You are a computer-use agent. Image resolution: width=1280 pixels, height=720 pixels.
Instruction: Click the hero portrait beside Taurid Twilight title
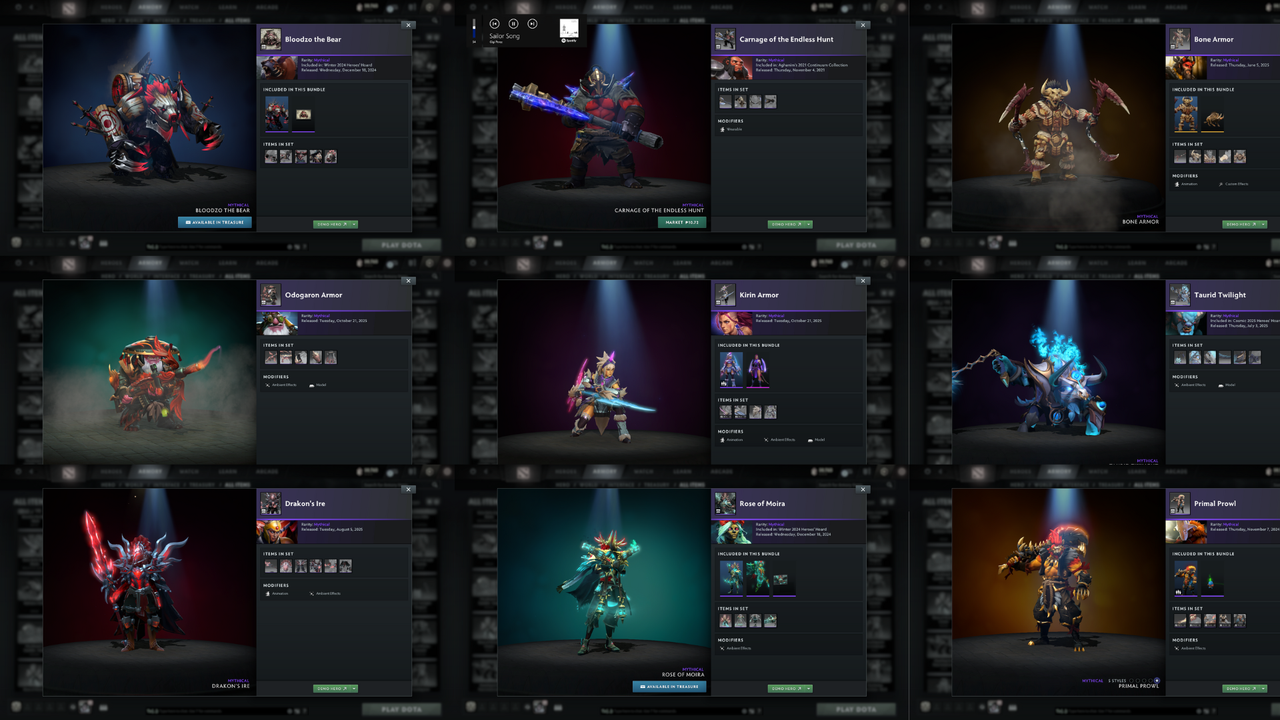pyautogui.click(x=1178, y=295)
